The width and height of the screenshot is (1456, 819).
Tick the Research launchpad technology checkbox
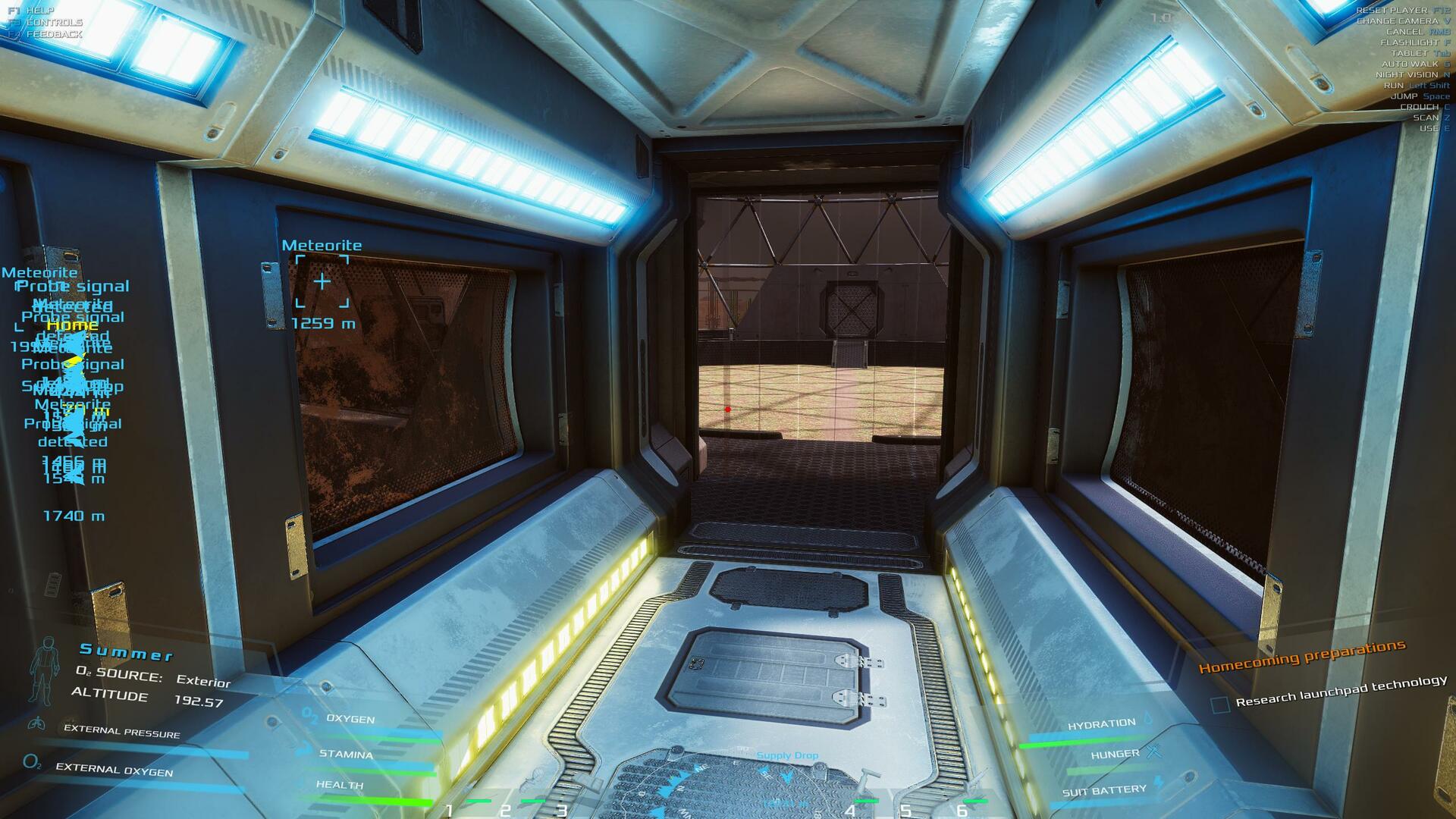click(1219, 704)
